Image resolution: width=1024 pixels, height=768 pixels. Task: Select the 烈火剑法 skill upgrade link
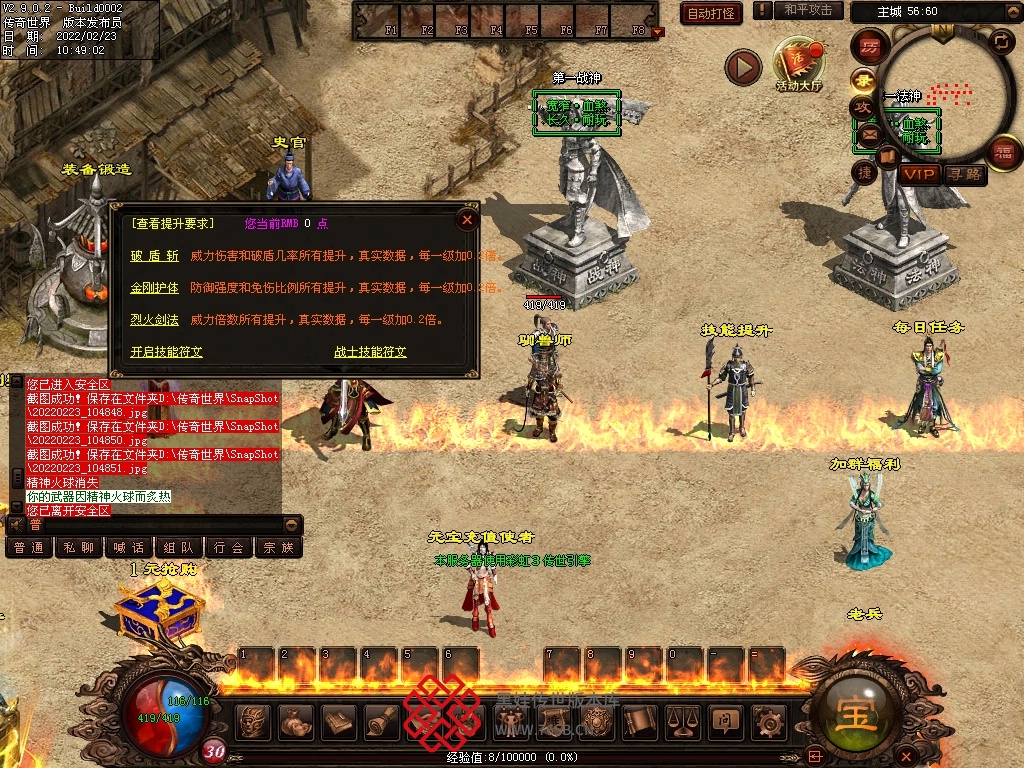pyautogui.click(x=155, y=320)
